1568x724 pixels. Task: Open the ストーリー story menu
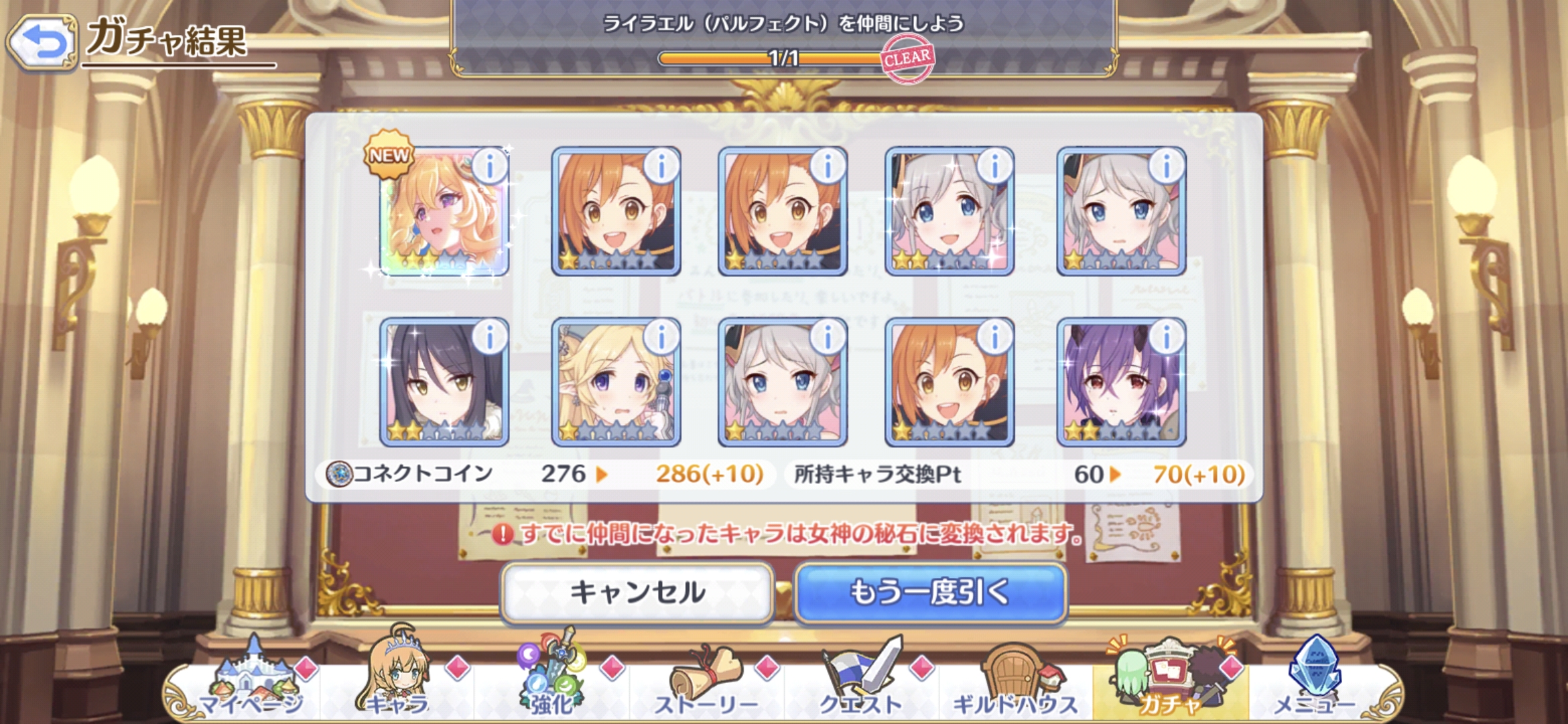tap(706, 680)
